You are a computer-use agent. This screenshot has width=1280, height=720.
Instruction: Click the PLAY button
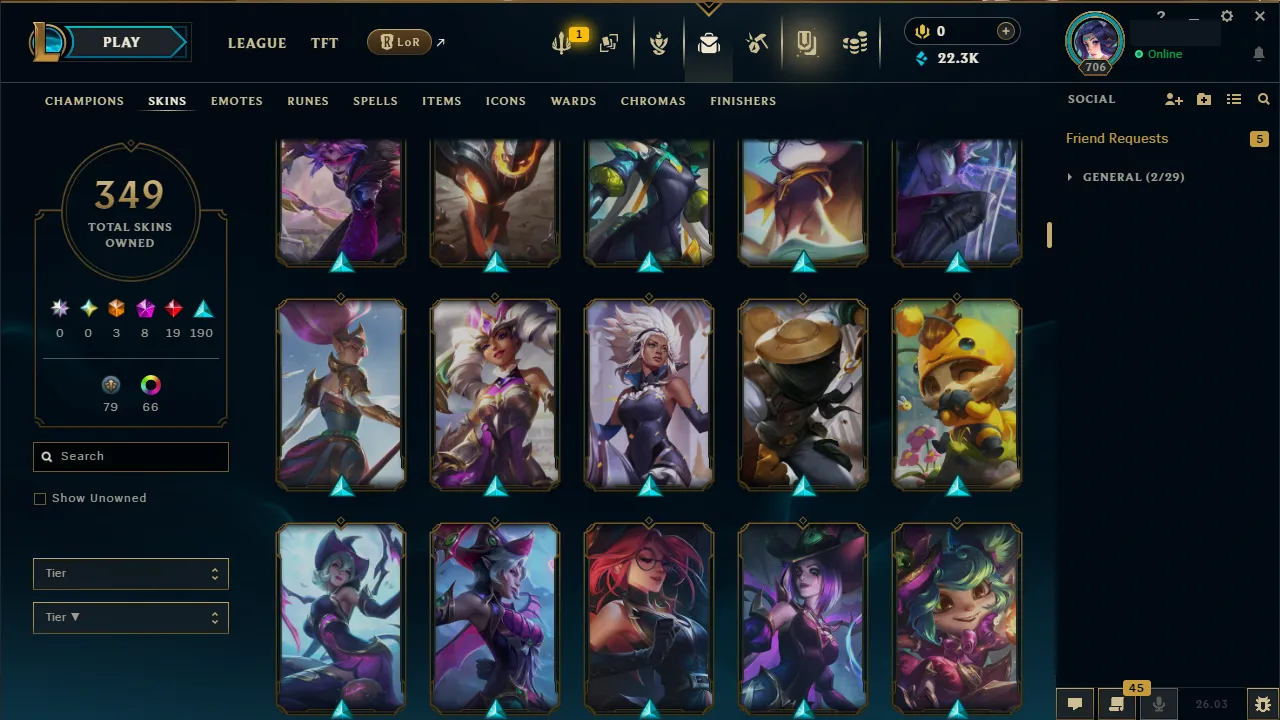pos(121,42)
